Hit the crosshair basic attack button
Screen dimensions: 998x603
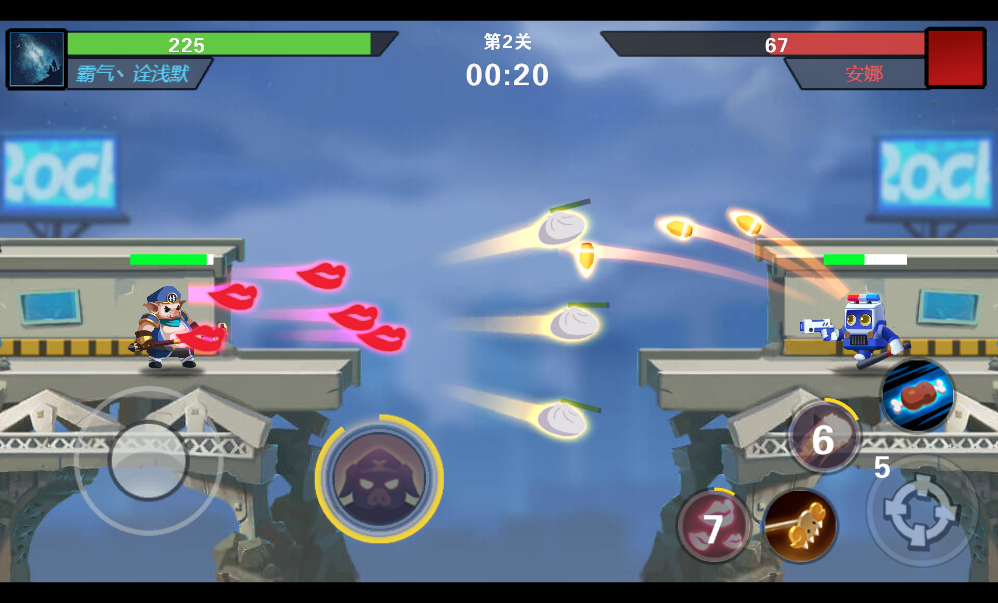[x=922, y=510]
